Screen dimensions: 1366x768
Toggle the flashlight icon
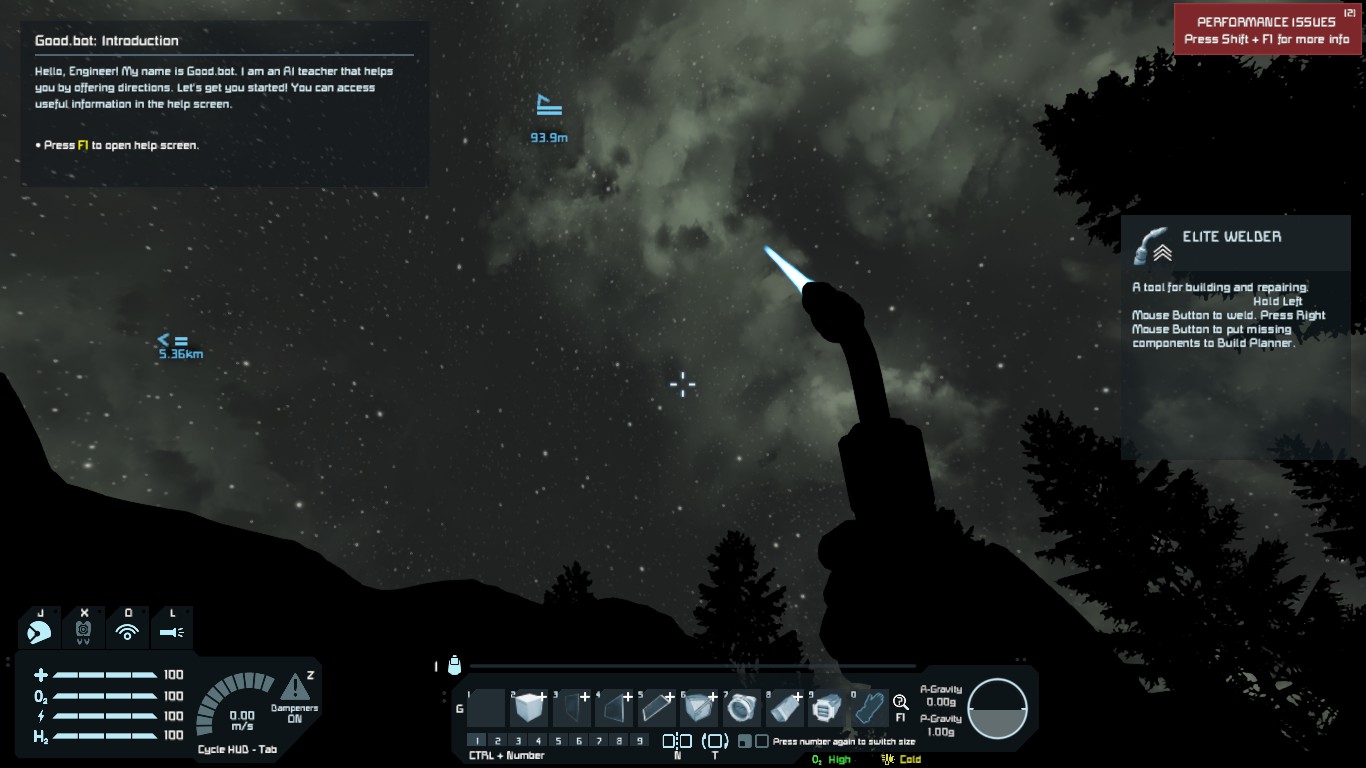[x=171, y=631]
